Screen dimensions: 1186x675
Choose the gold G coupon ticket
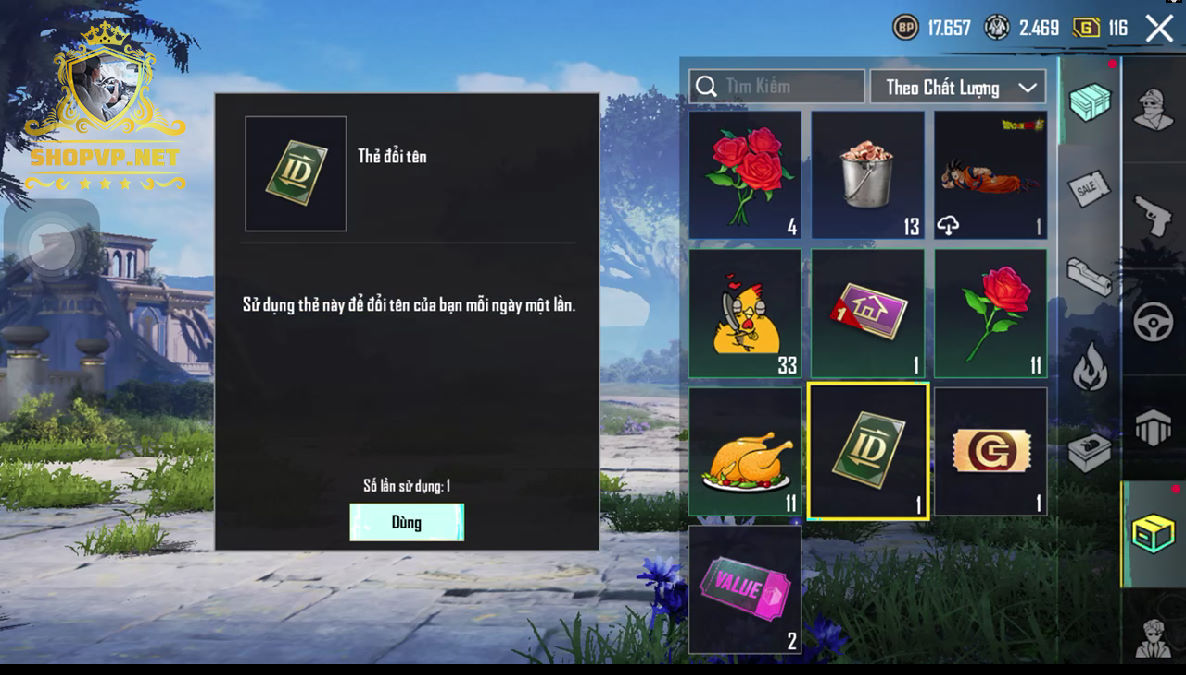(x=990, y=451)
